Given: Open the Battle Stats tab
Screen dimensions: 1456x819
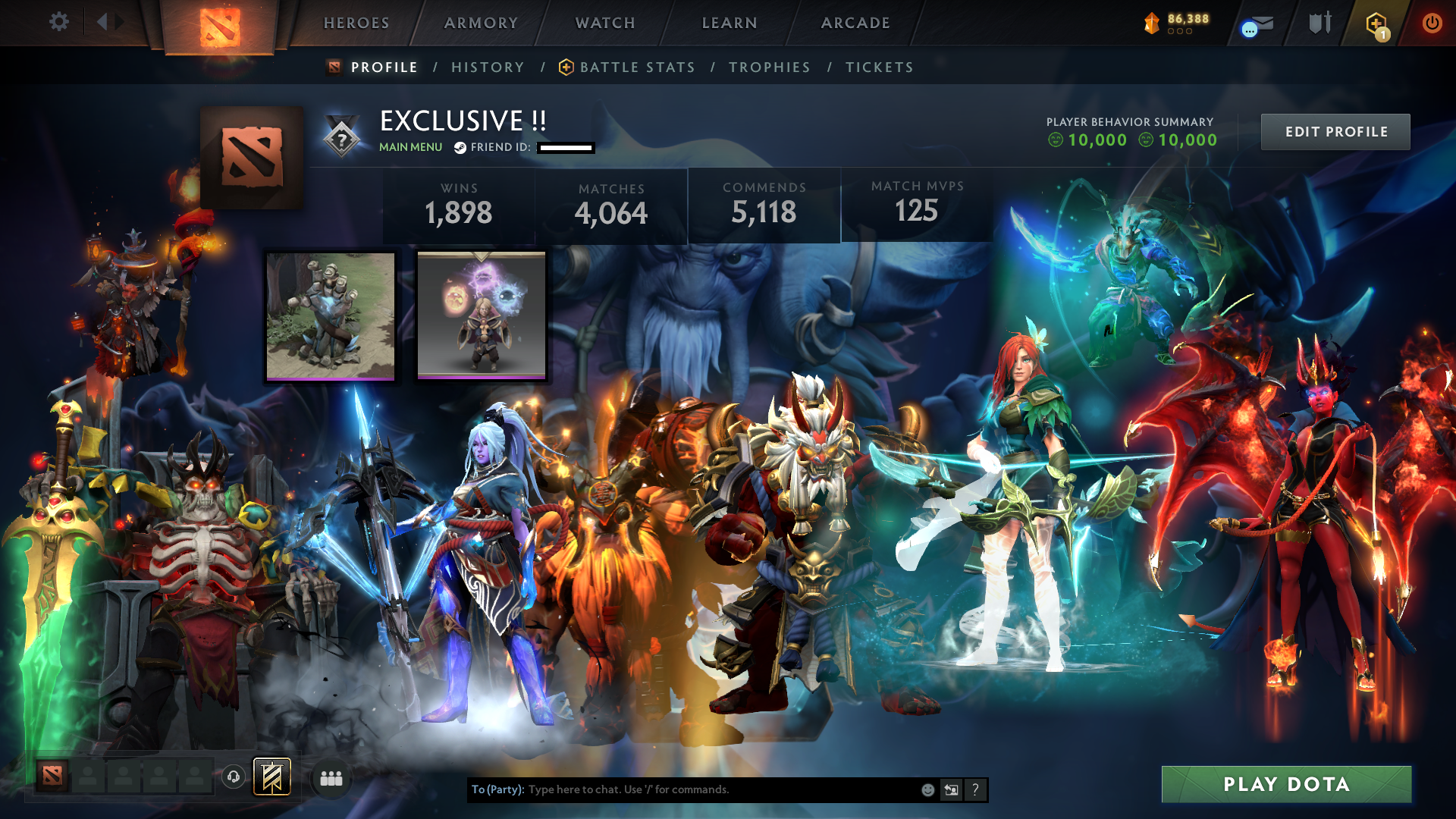Looking at the screenshot, I should point(637,67).
